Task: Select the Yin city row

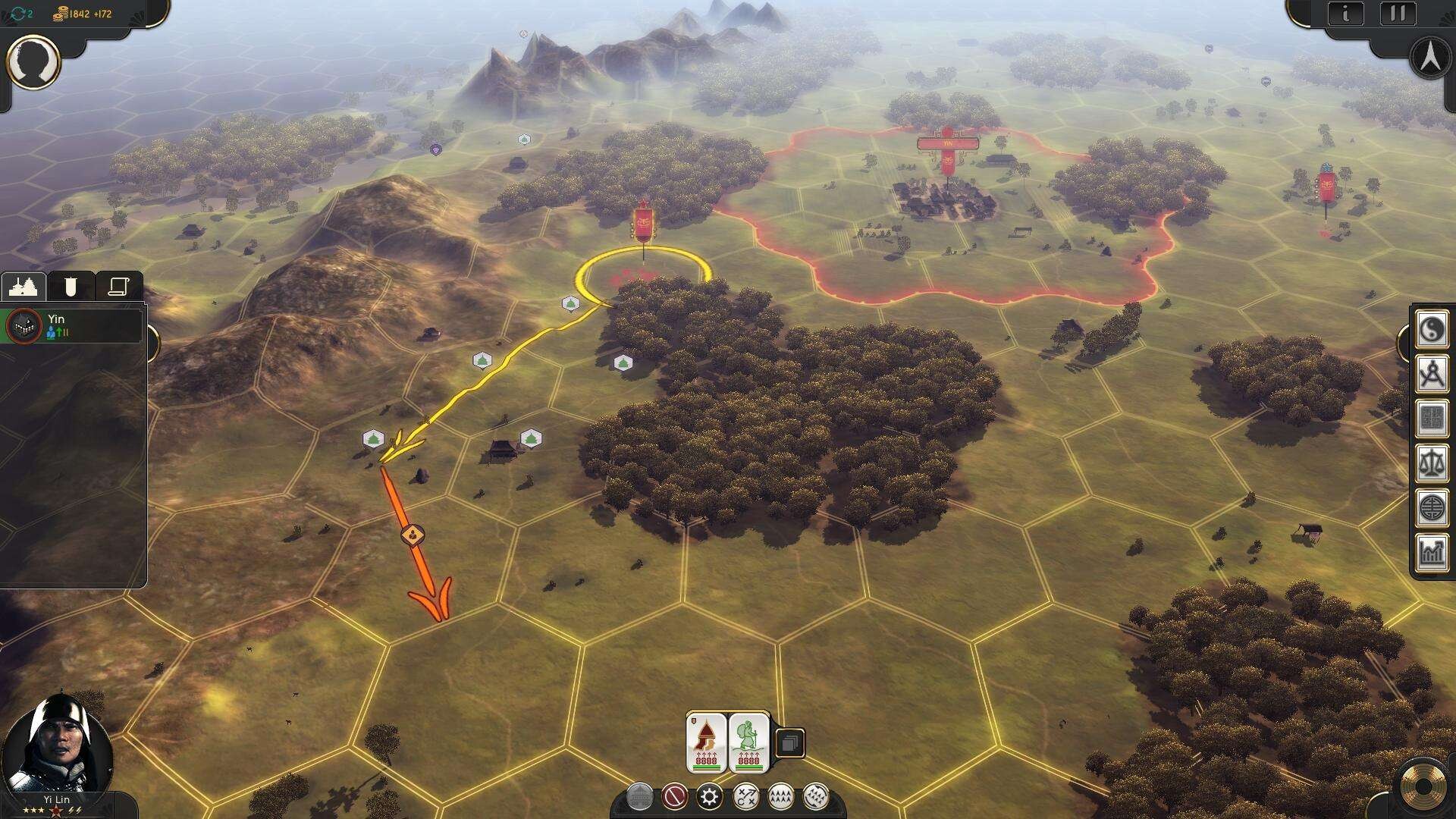Action: point(72,325)
